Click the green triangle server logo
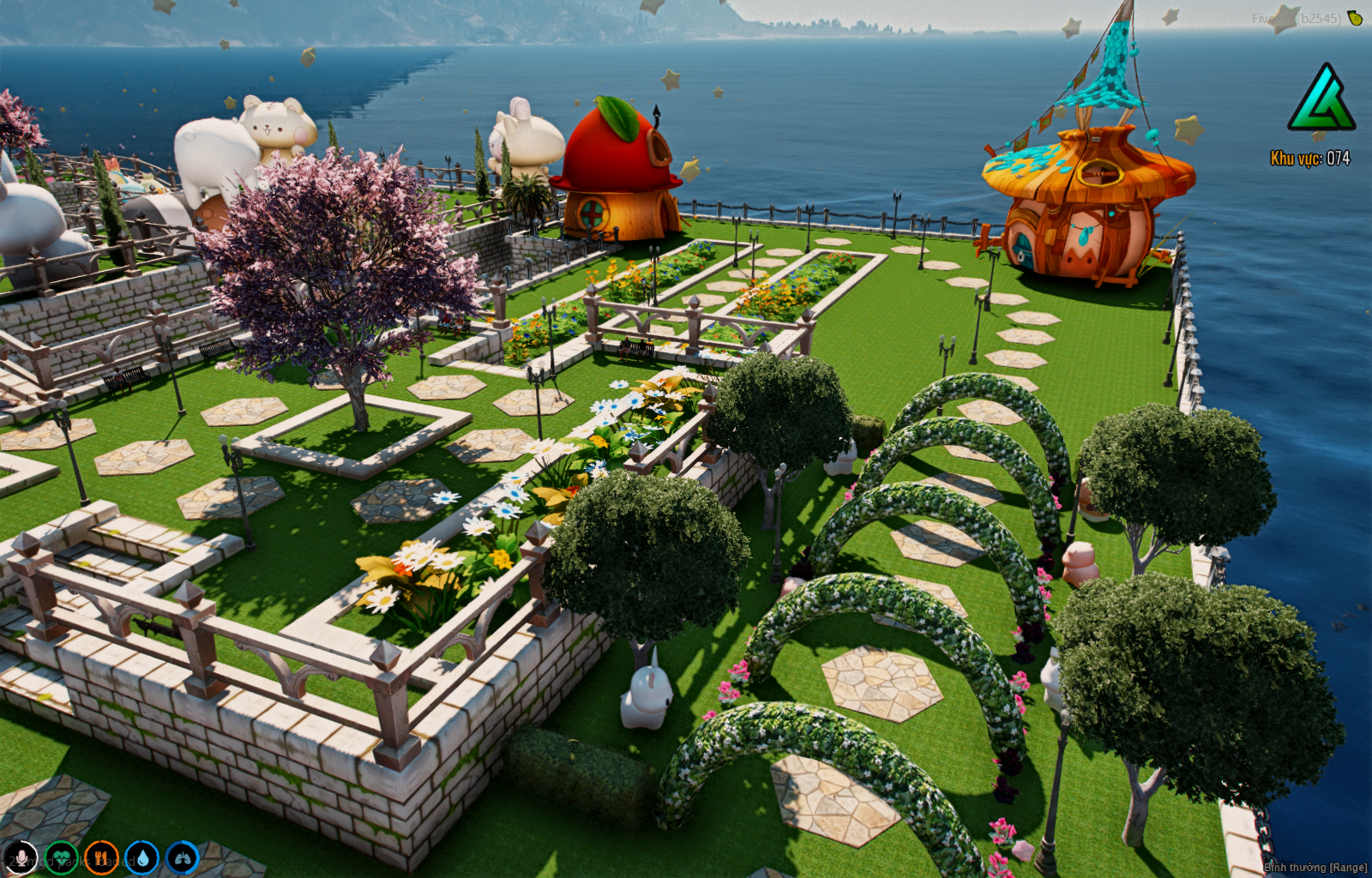 pos(1321,99)
